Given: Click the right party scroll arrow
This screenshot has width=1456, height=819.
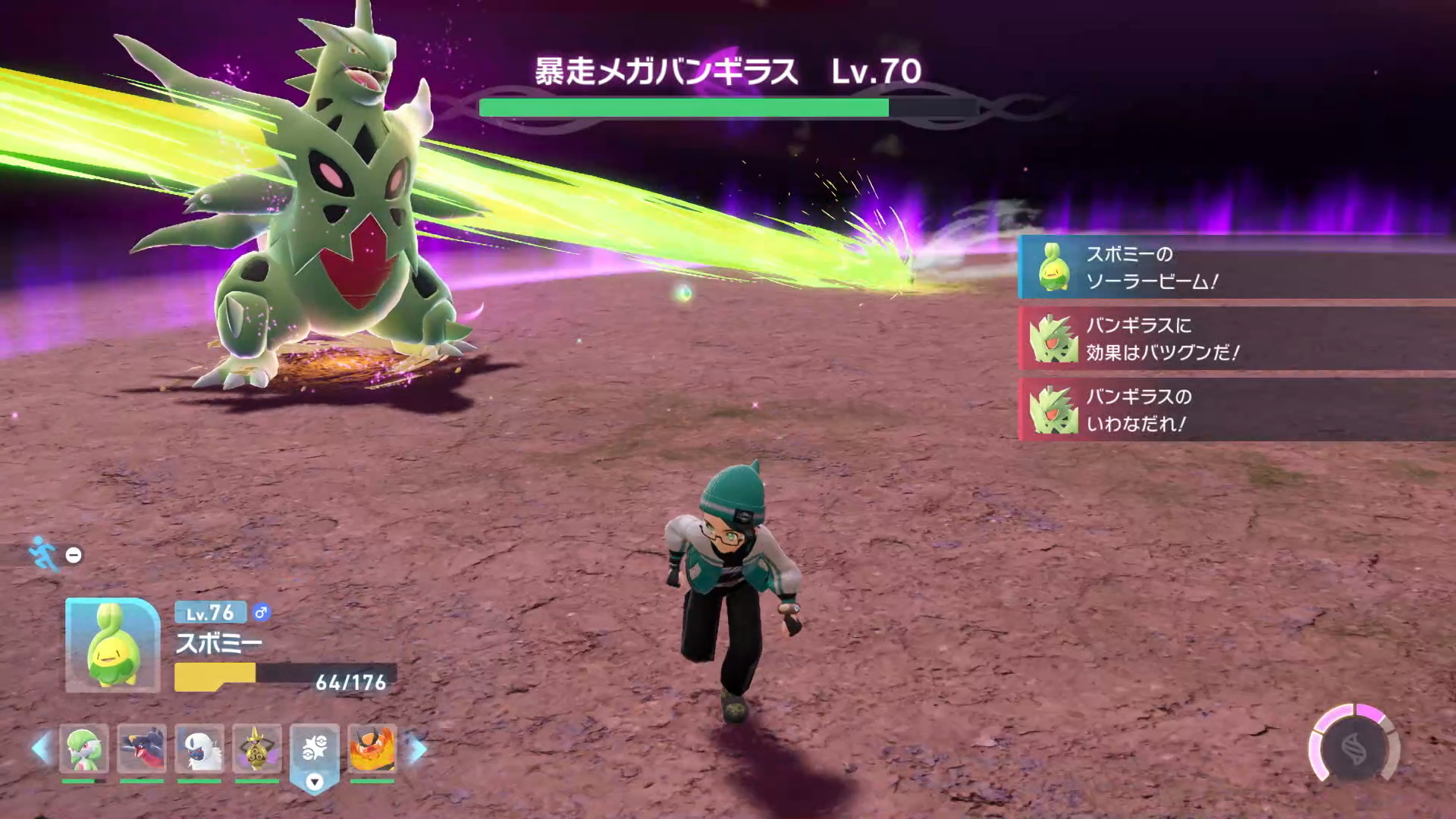Looking at the screenshot, I should pyautogui.click(x=417, y=748).
